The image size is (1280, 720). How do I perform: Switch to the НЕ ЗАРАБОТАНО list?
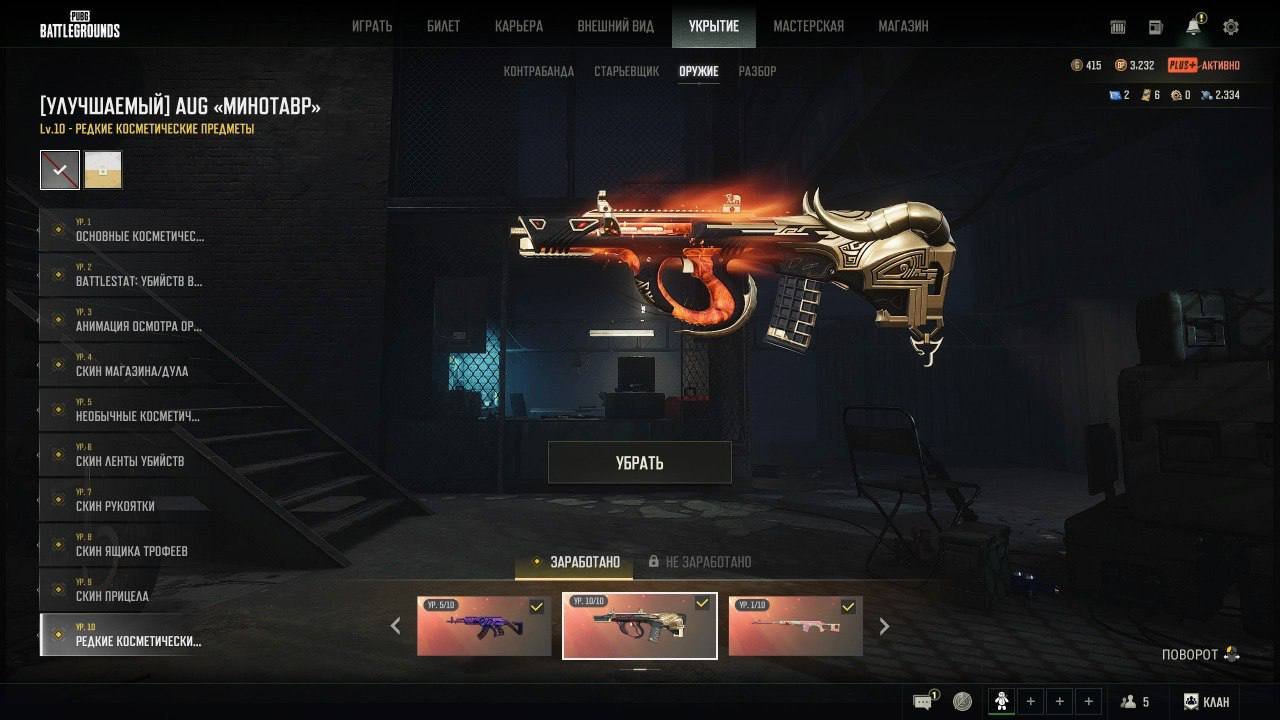(708, 562)
